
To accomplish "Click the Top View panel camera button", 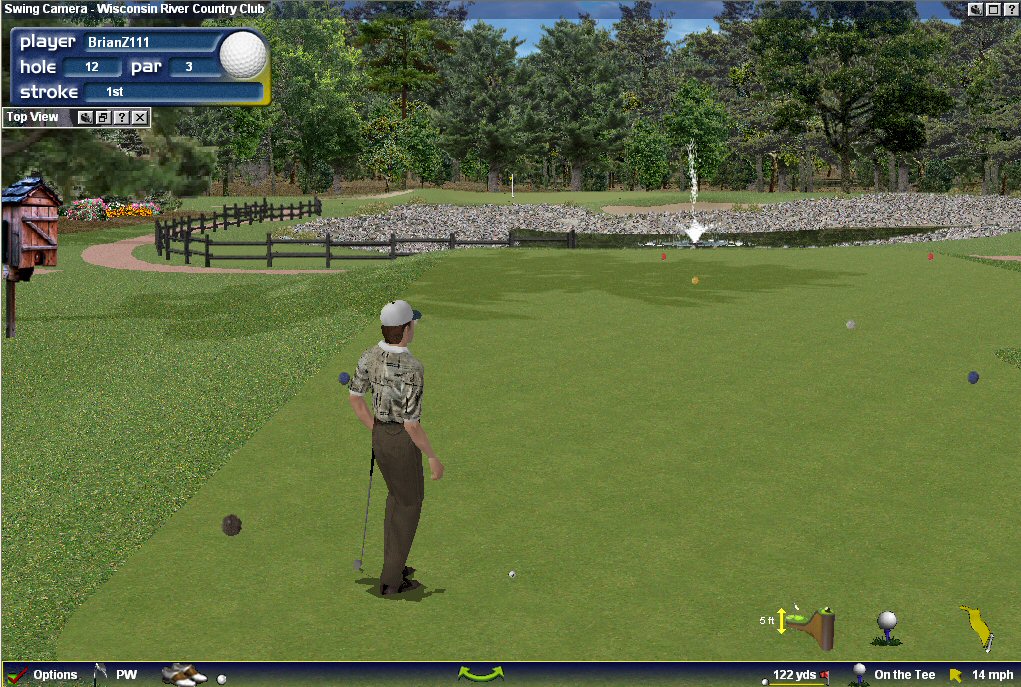I will [x=86, y=117].
